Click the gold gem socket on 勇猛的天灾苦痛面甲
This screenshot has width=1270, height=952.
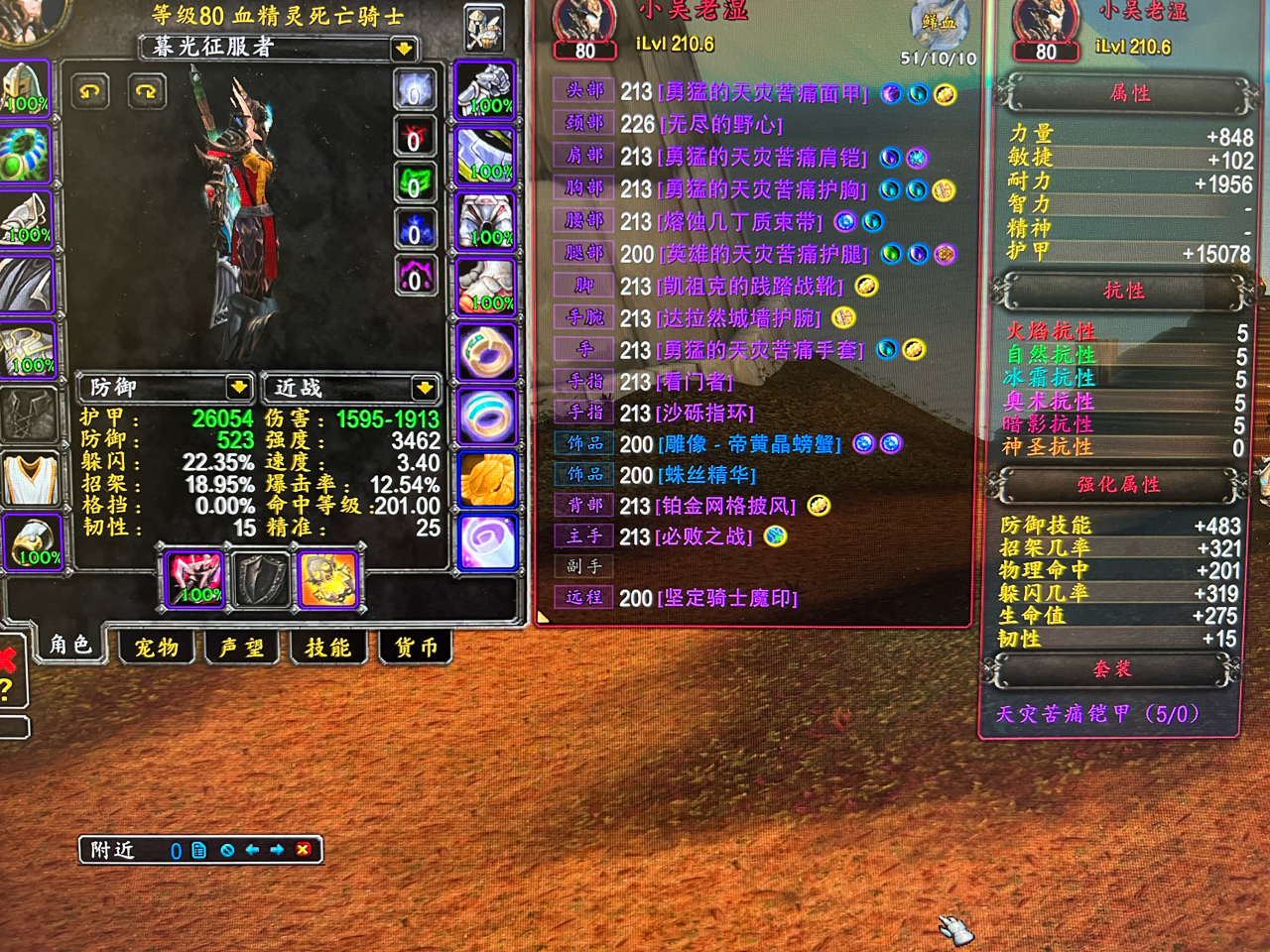click(x=945, y=95)
